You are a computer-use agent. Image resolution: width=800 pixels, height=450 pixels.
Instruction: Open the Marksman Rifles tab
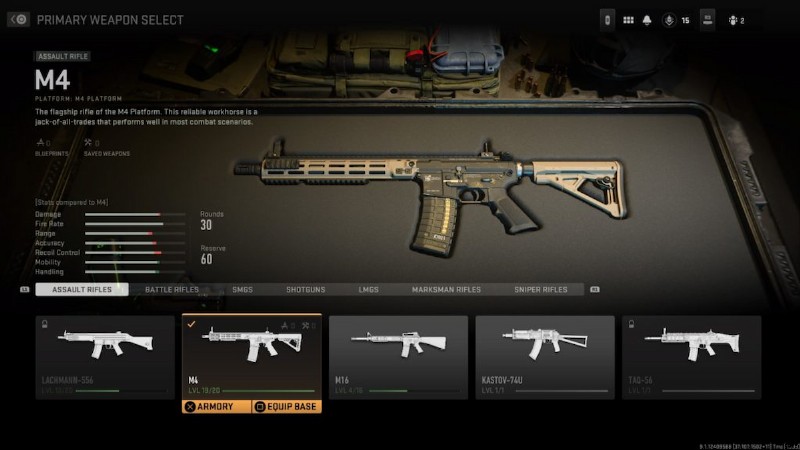[x=446, y=290]
